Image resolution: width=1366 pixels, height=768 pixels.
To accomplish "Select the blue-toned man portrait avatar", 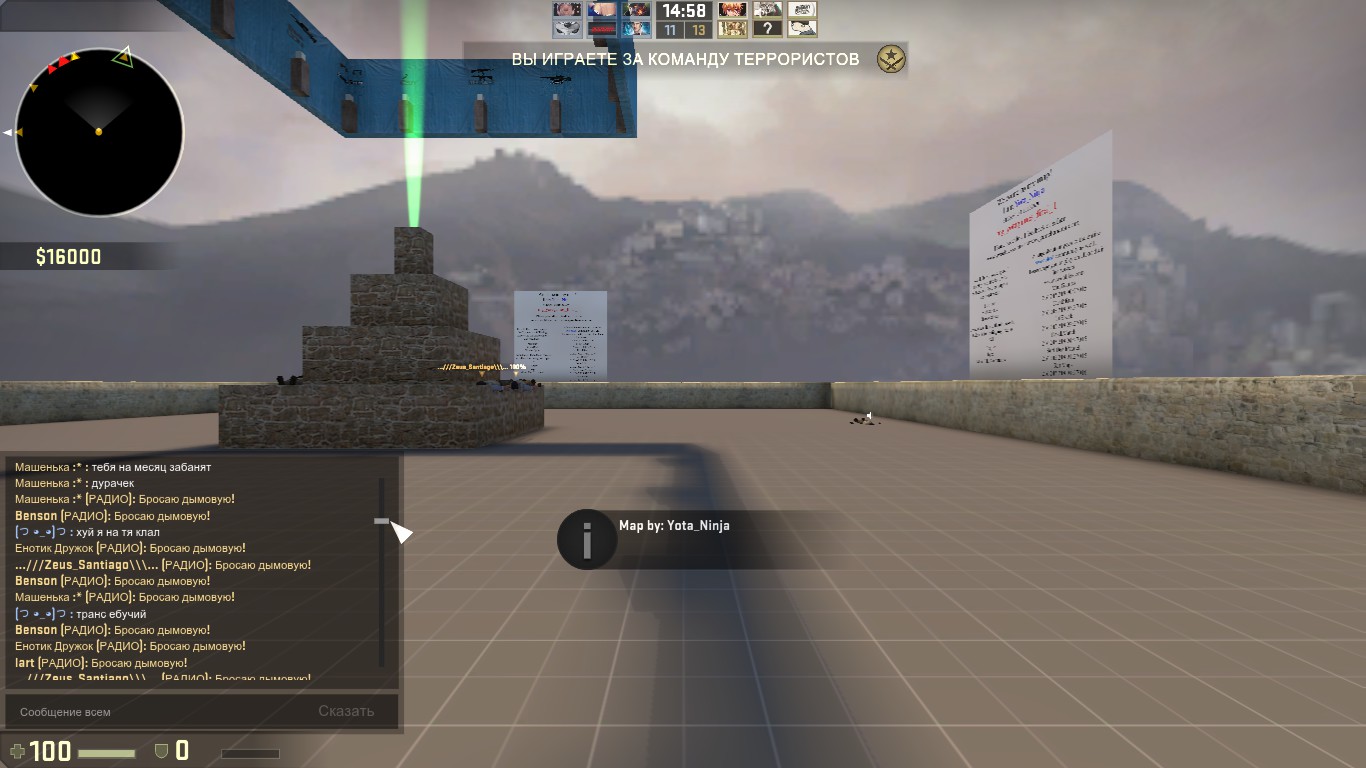I will click(x=637, y=29).
